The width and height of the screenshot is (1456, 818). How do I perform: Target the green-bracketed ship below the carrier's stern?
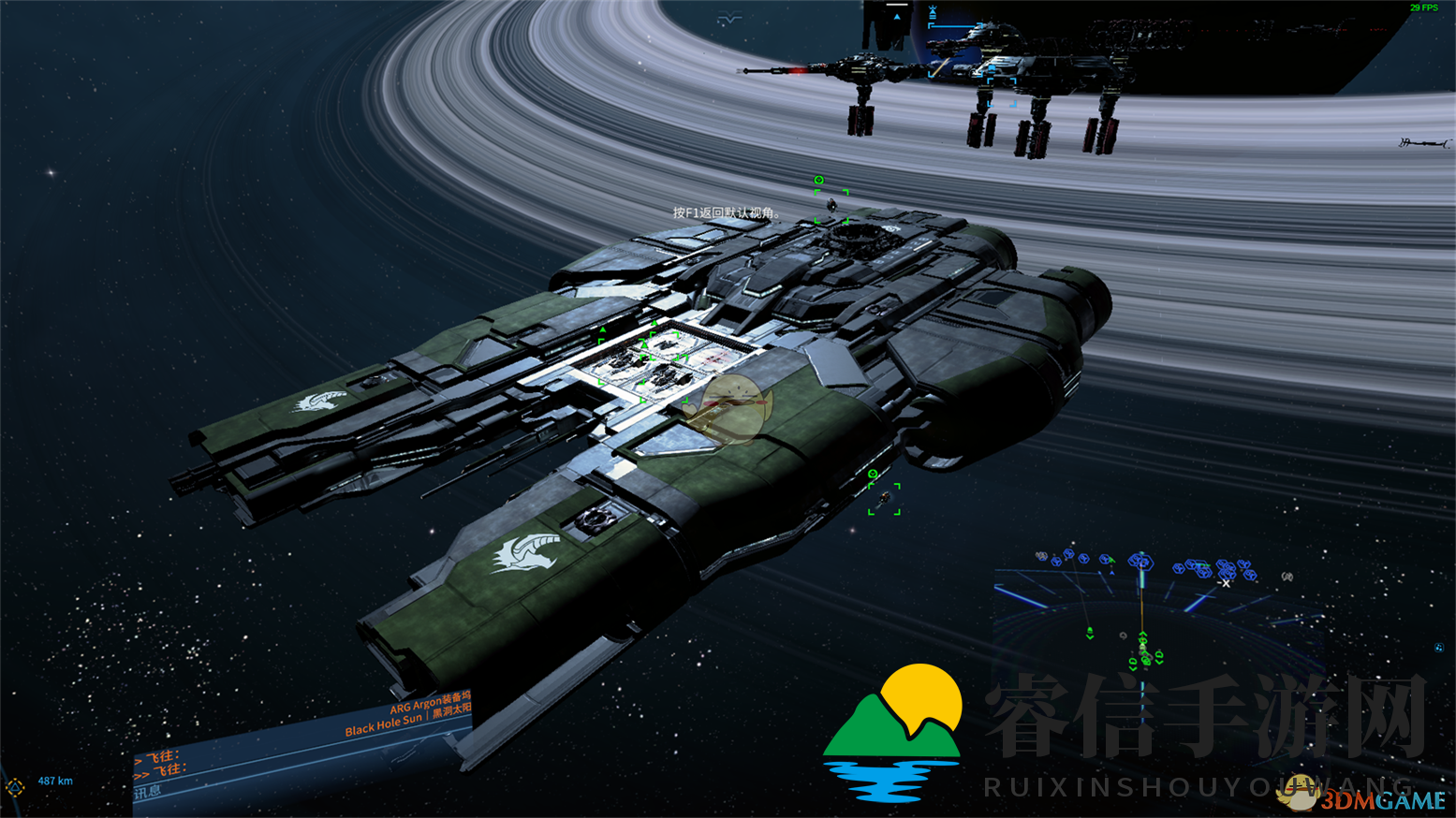pos(884,499)
